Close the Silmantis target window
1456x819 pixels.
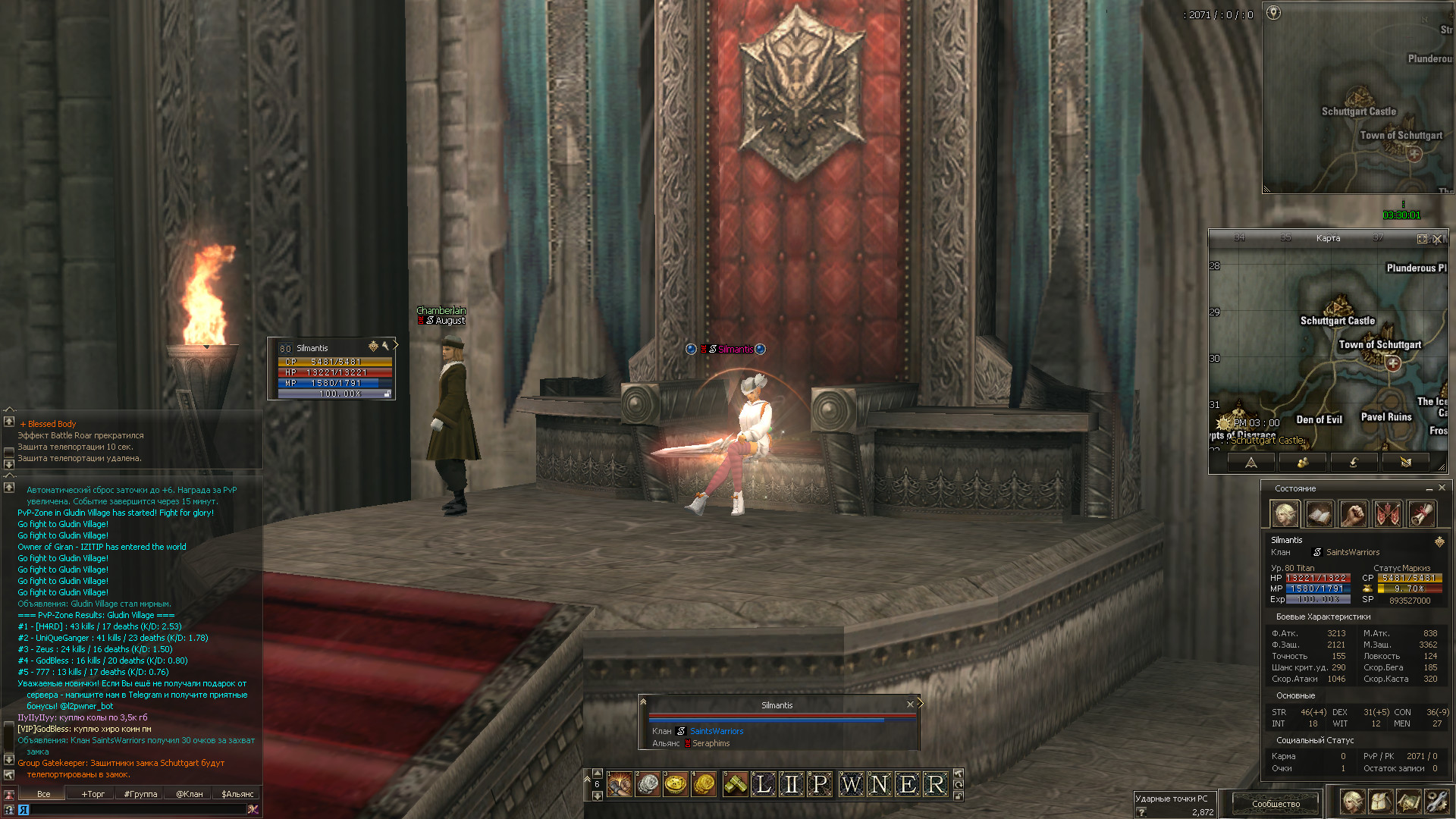click(x=910, y=704)
